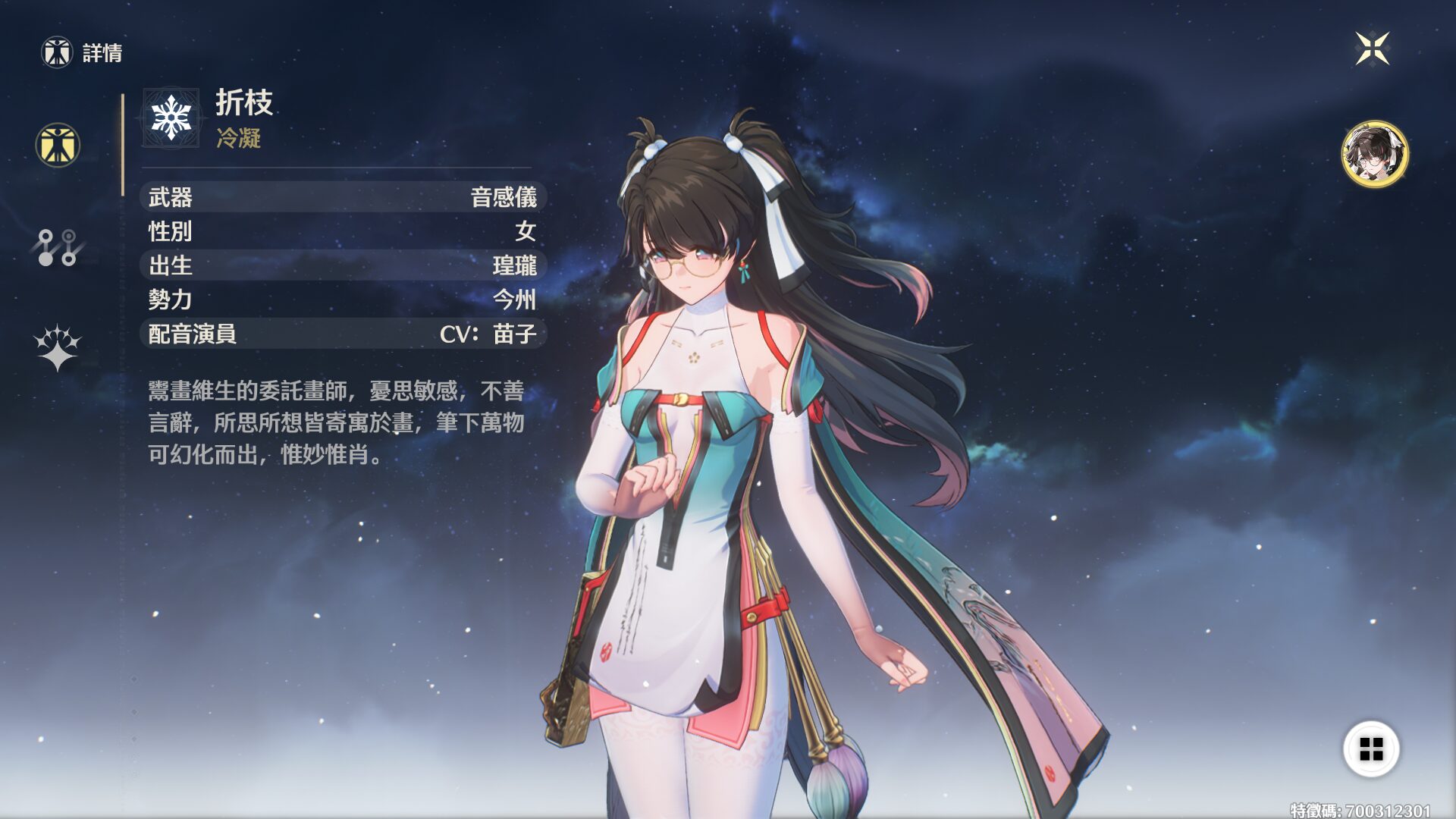The width and height of the screenshot is (1456, 819).
Task: Close the character details screen
Action: tap(1372, 49)
